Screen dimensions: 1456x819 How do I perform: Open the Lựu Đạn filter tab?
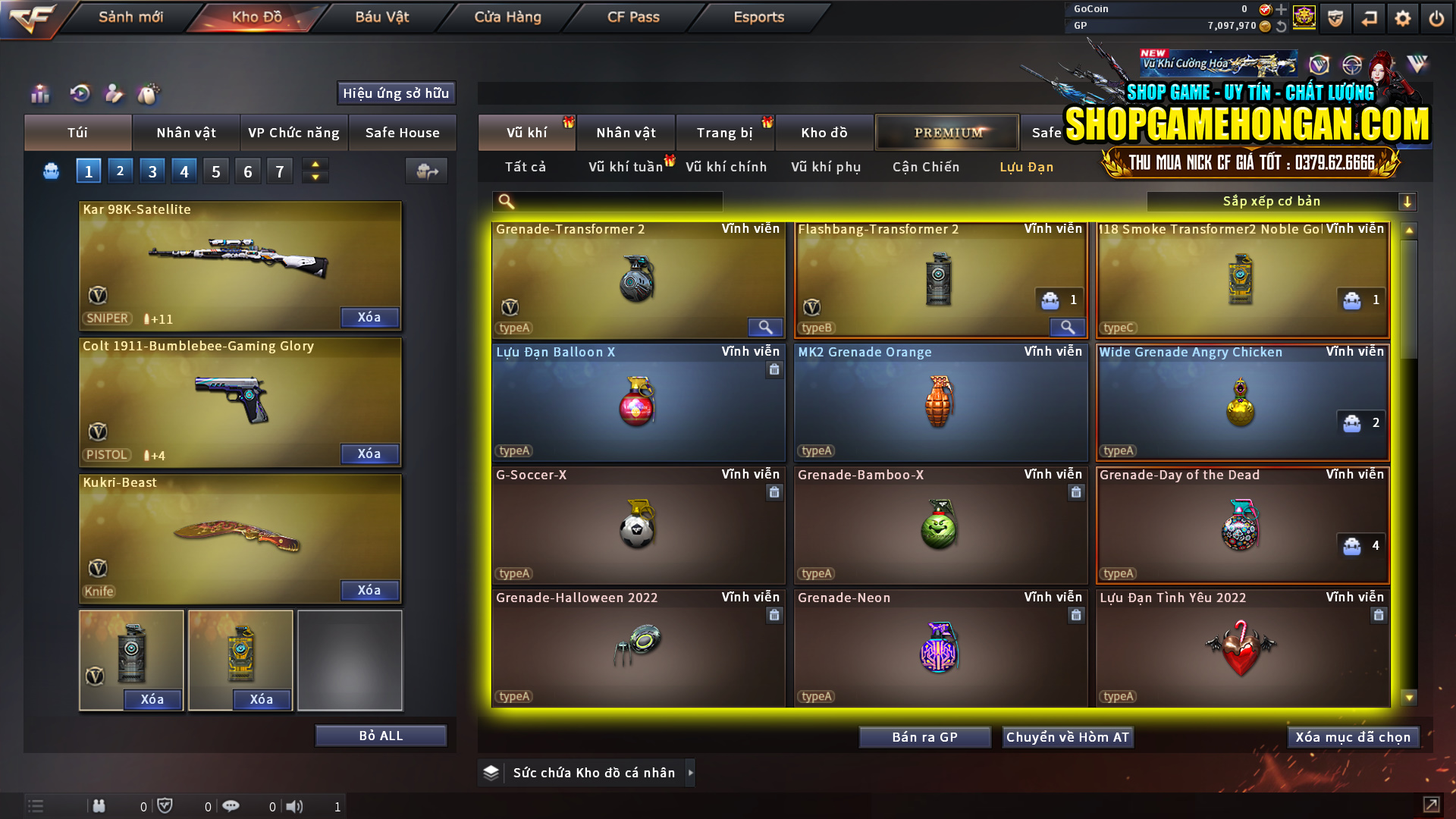point(1028,167)
